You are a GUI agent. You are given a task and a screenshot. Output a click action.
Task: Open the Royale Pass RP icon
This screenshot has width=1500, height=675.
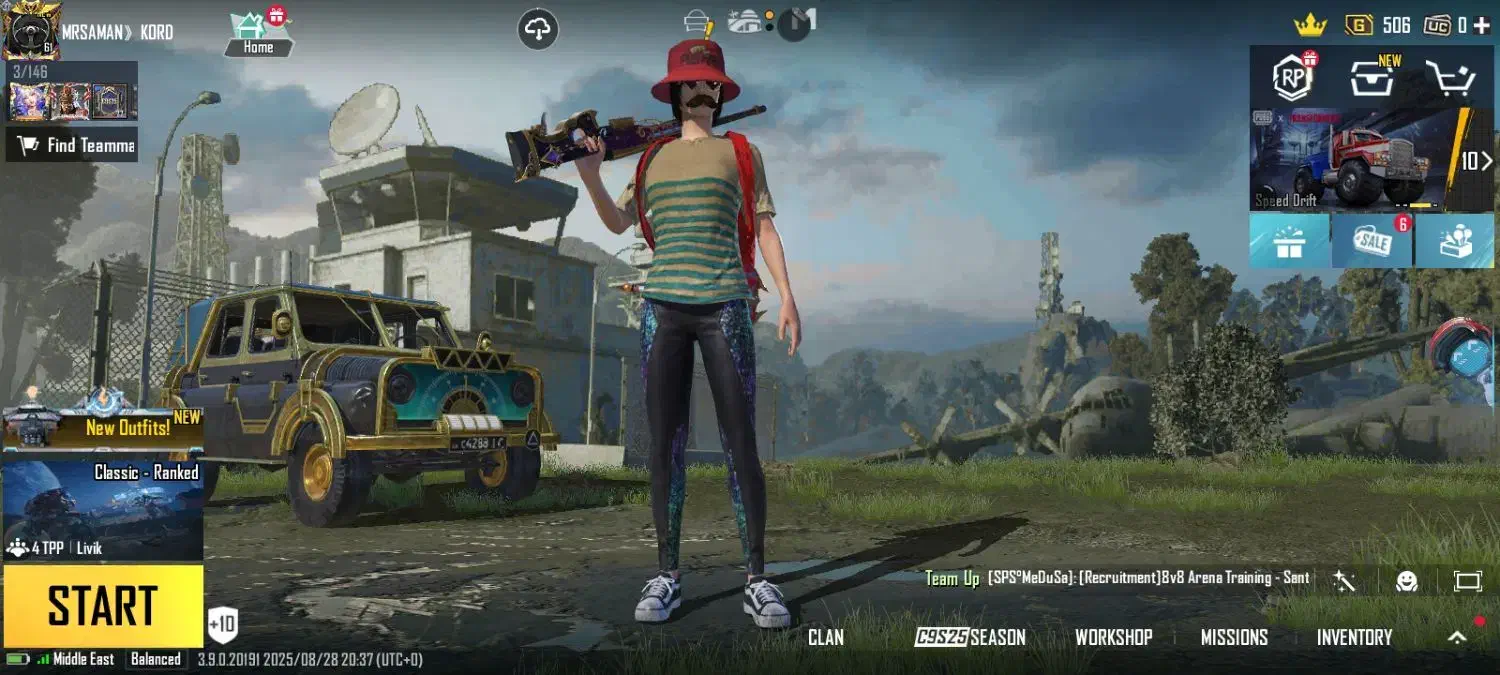(1291, 77)
